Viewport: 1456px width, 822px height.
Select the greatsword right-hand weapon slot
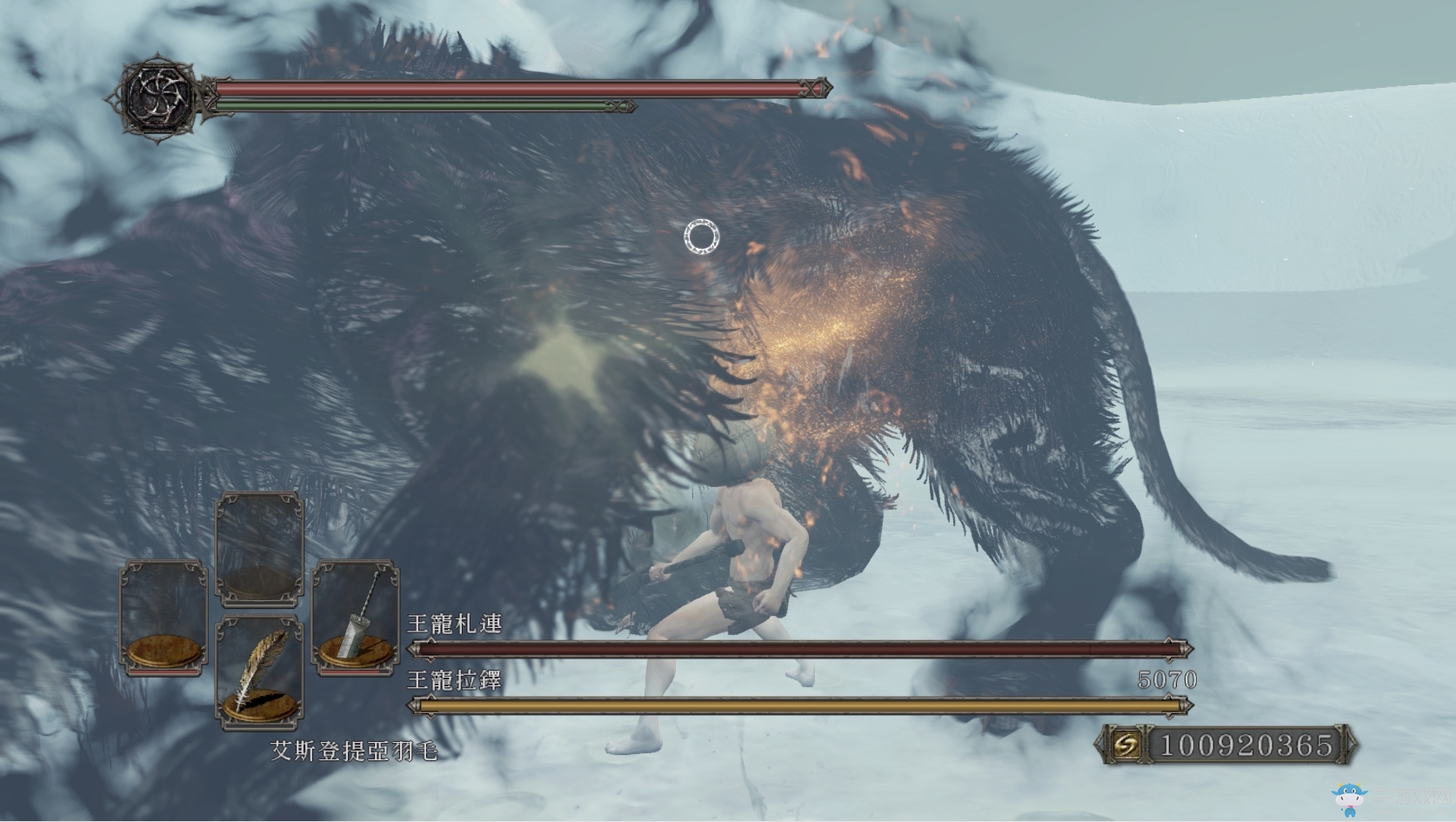(356, 617)
